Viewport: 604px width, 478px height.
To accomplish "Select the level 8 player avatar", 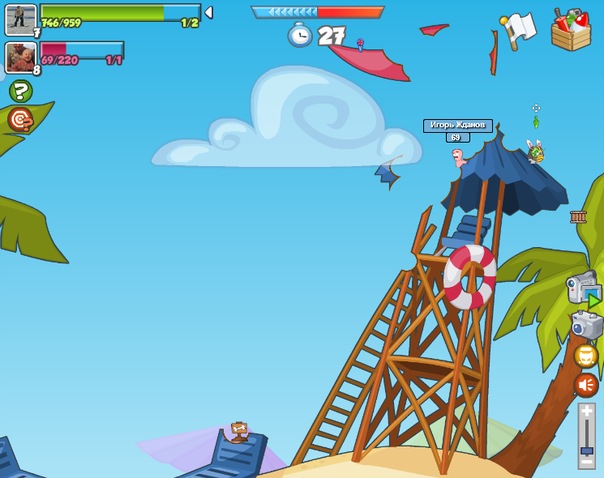I will pyautogui.click(x=21, y=57).
